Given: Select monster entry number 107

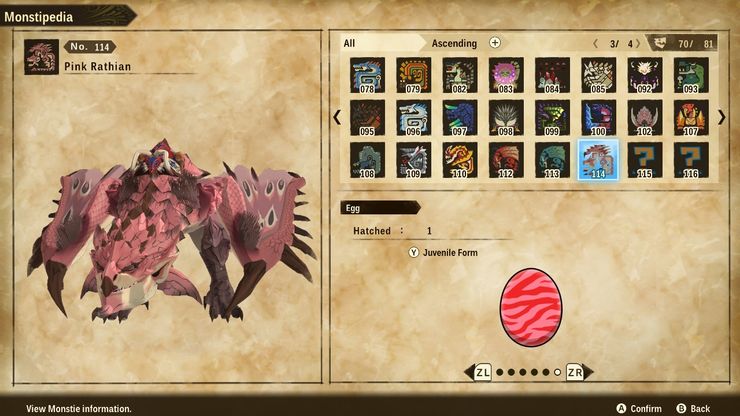Looking at the screenshot, I should coord(691,117).
